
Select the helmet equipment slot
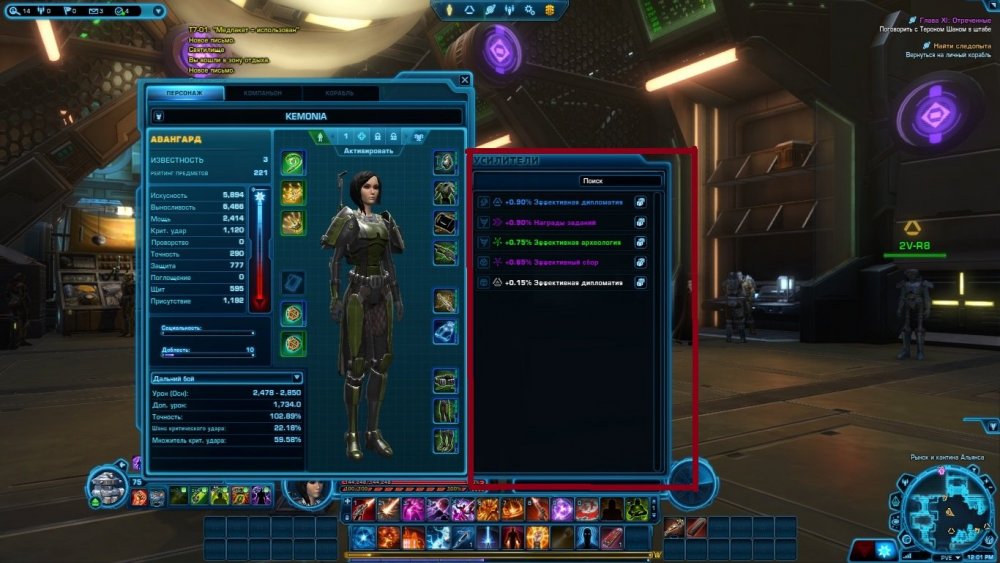point(445,162)
